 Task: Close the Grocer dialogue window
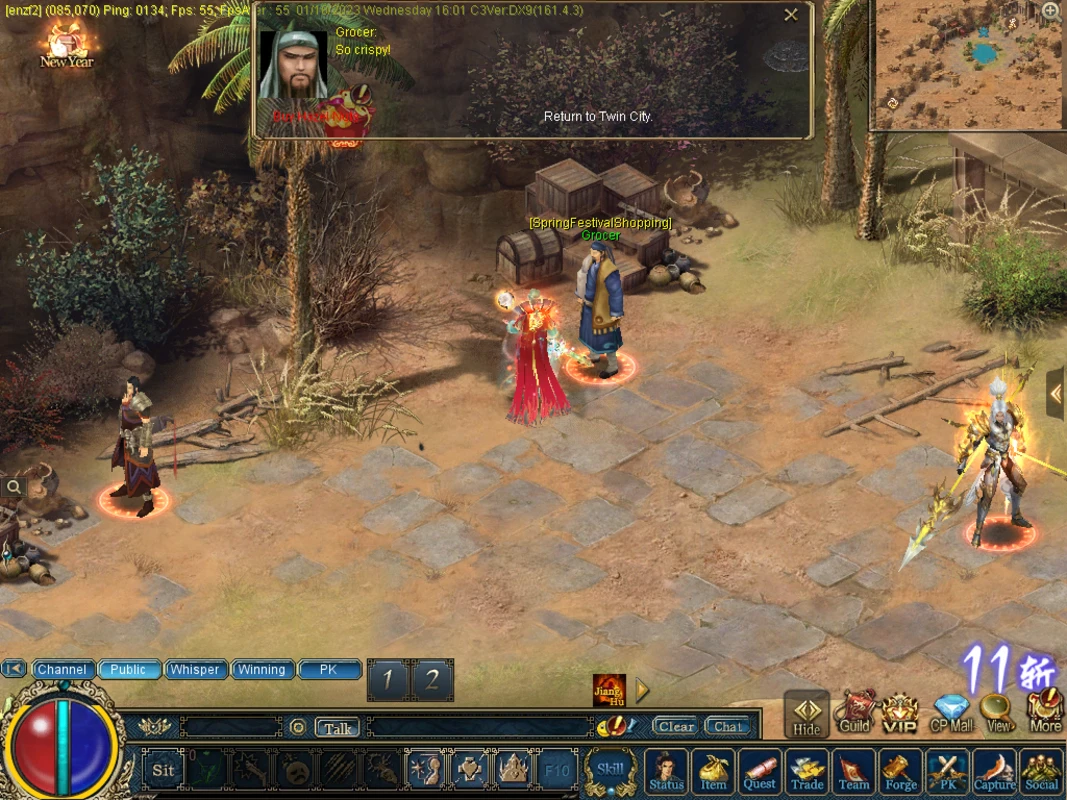[791, 15]
